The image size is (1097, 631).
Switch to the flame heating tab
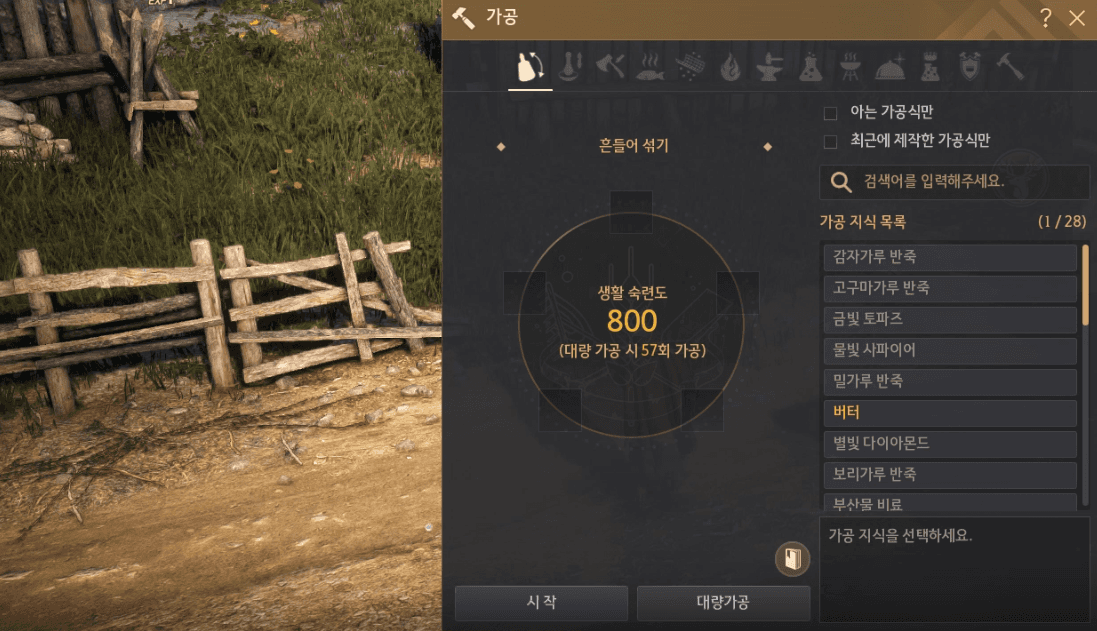click(x=731, y=67)
